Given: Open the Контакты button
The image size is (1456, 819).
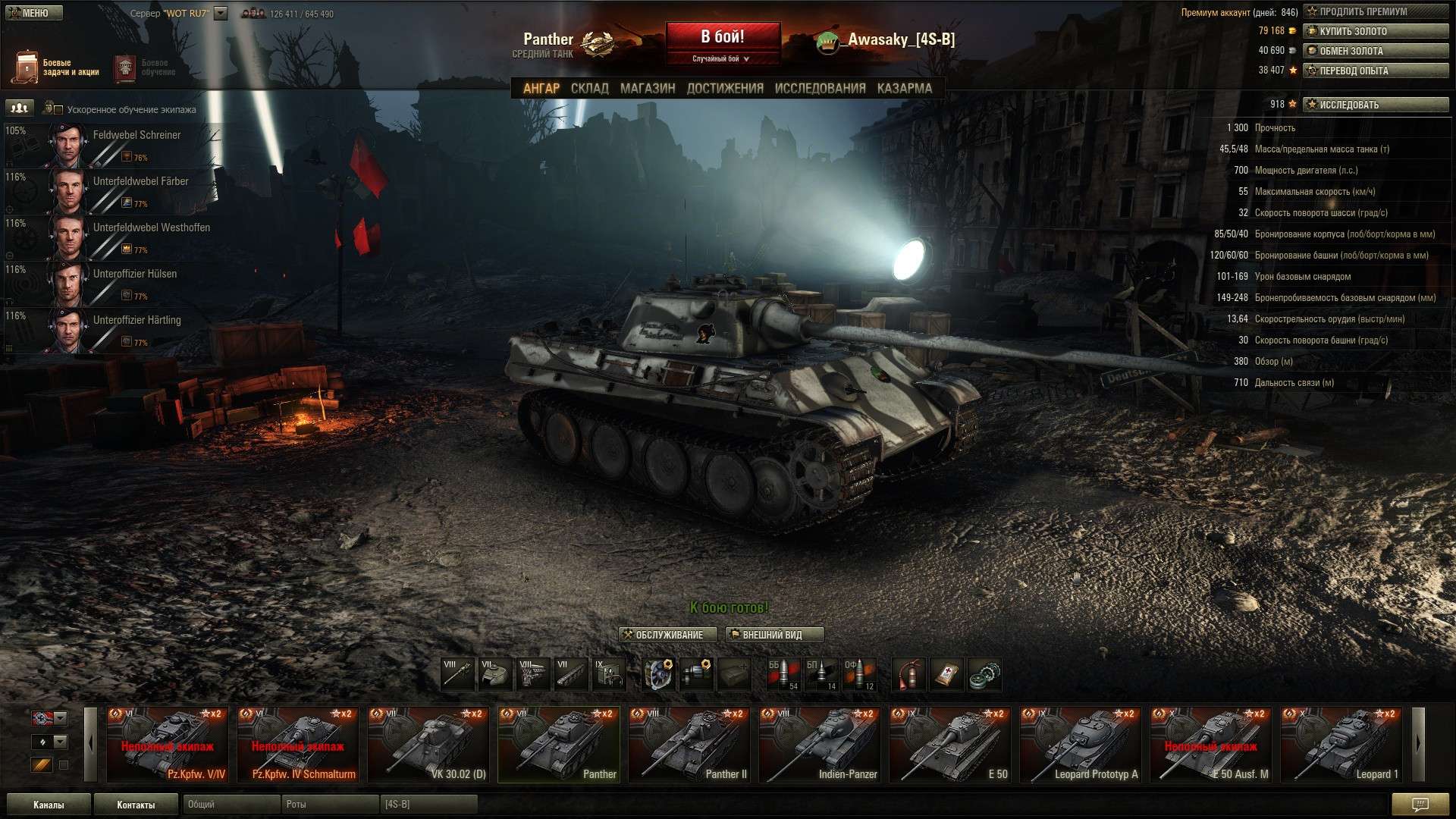Looking at the screenshot, I should coord(136,805).
